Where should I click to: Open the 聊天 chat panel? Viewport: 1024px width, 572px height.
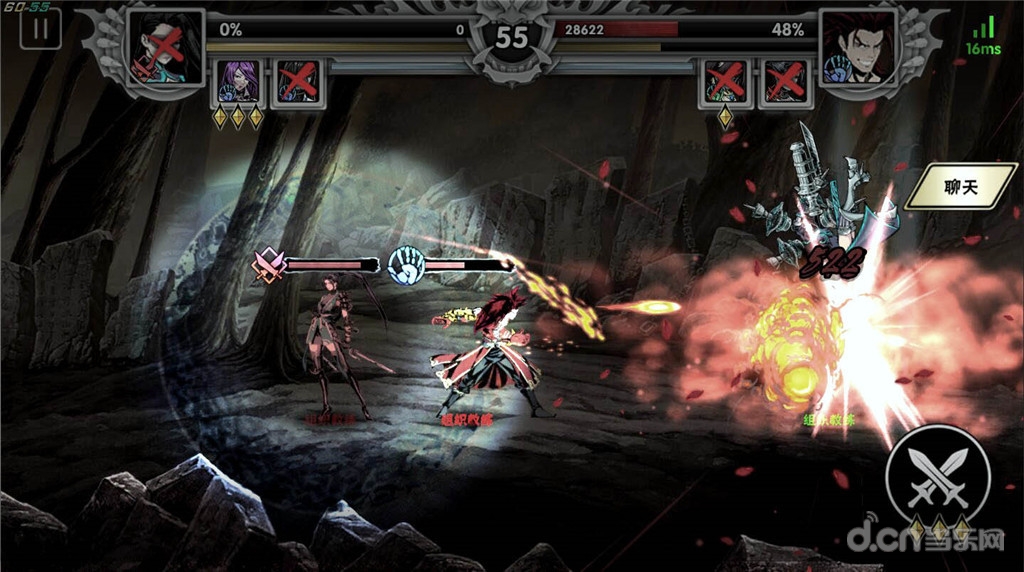(x=960, y=187)
